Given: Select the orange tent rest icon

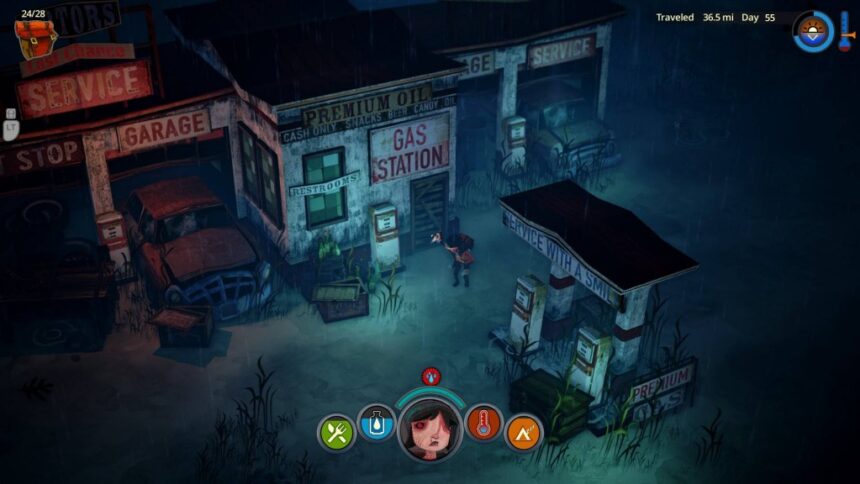Looking at the screenshot, I should coord(523,433).
